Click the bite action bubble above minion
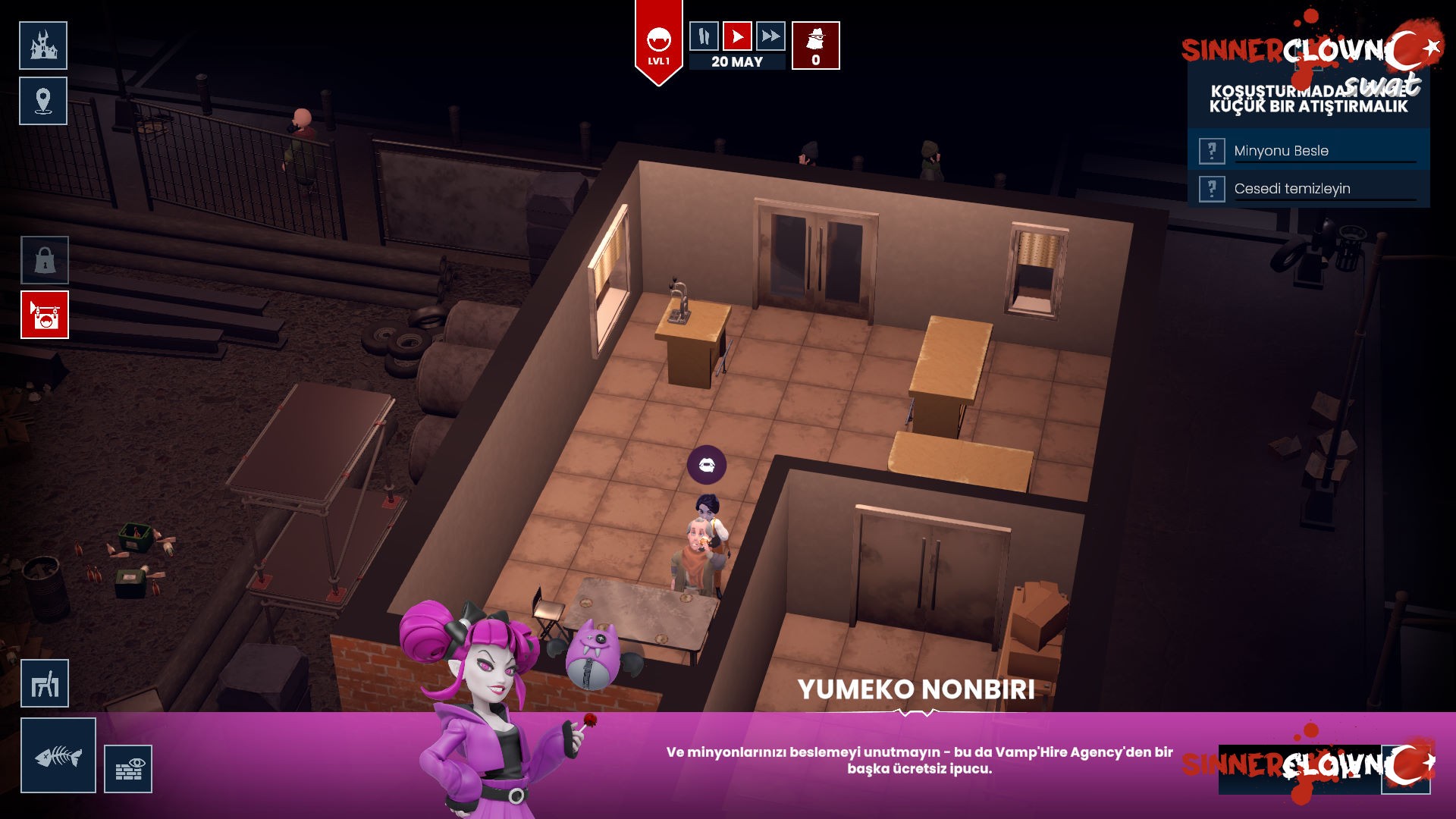This screenshot has height=819, width=1456. tap(707, 465)
